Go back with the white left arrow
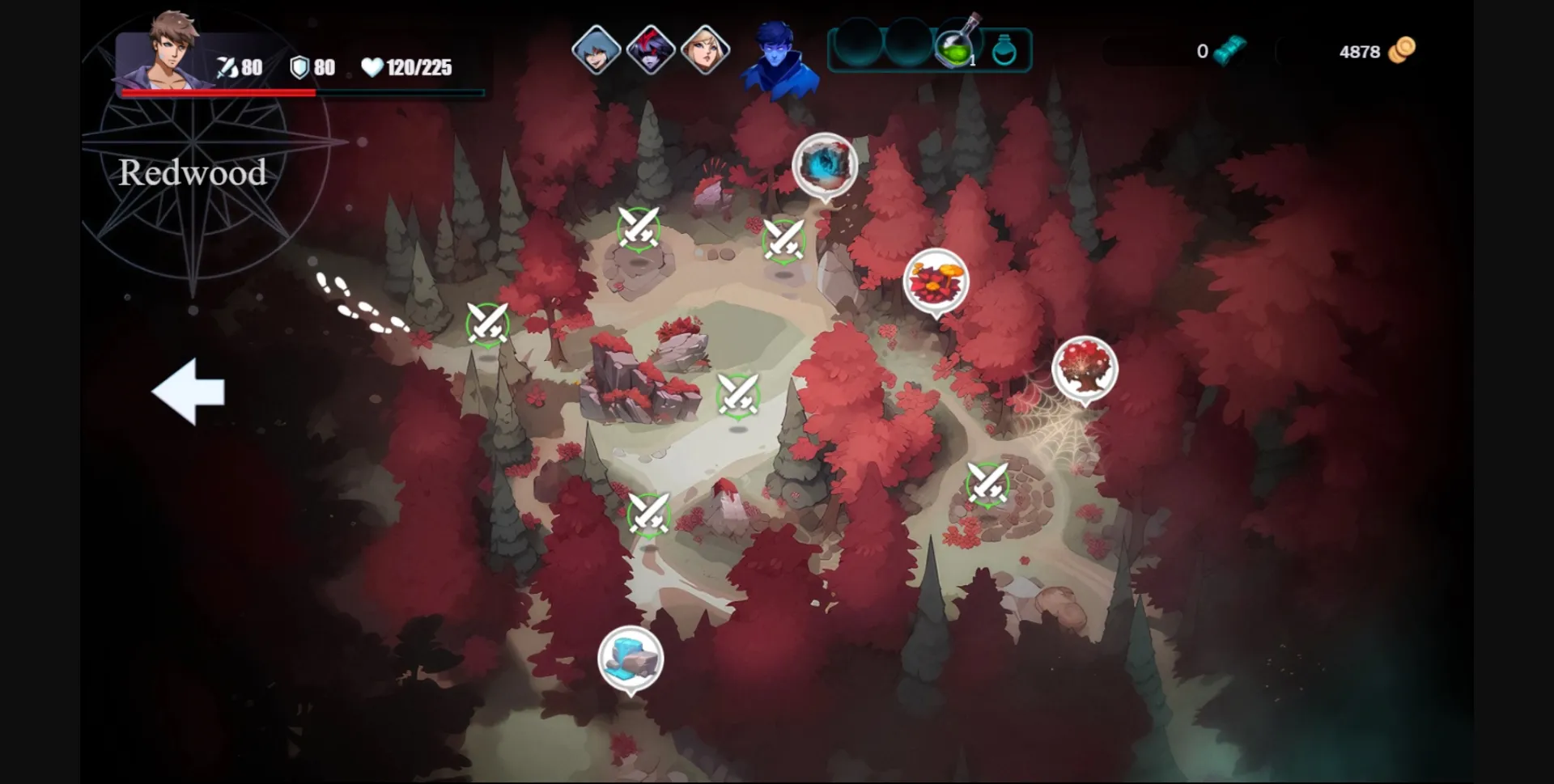Screen dimensions: 1554x784 coord(189,392)
